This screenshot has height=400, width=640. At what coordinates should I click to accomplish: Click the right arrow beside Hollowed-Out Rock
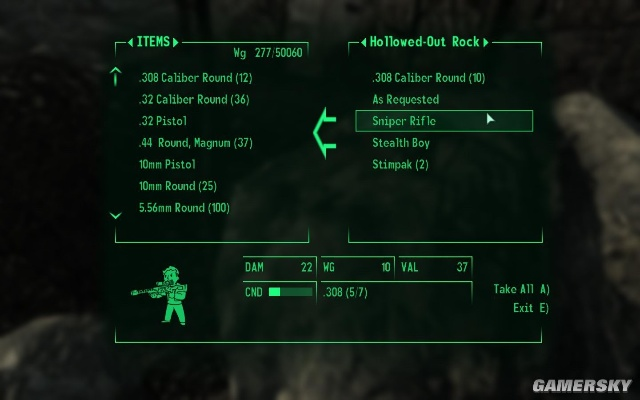(x=487, y=43)
